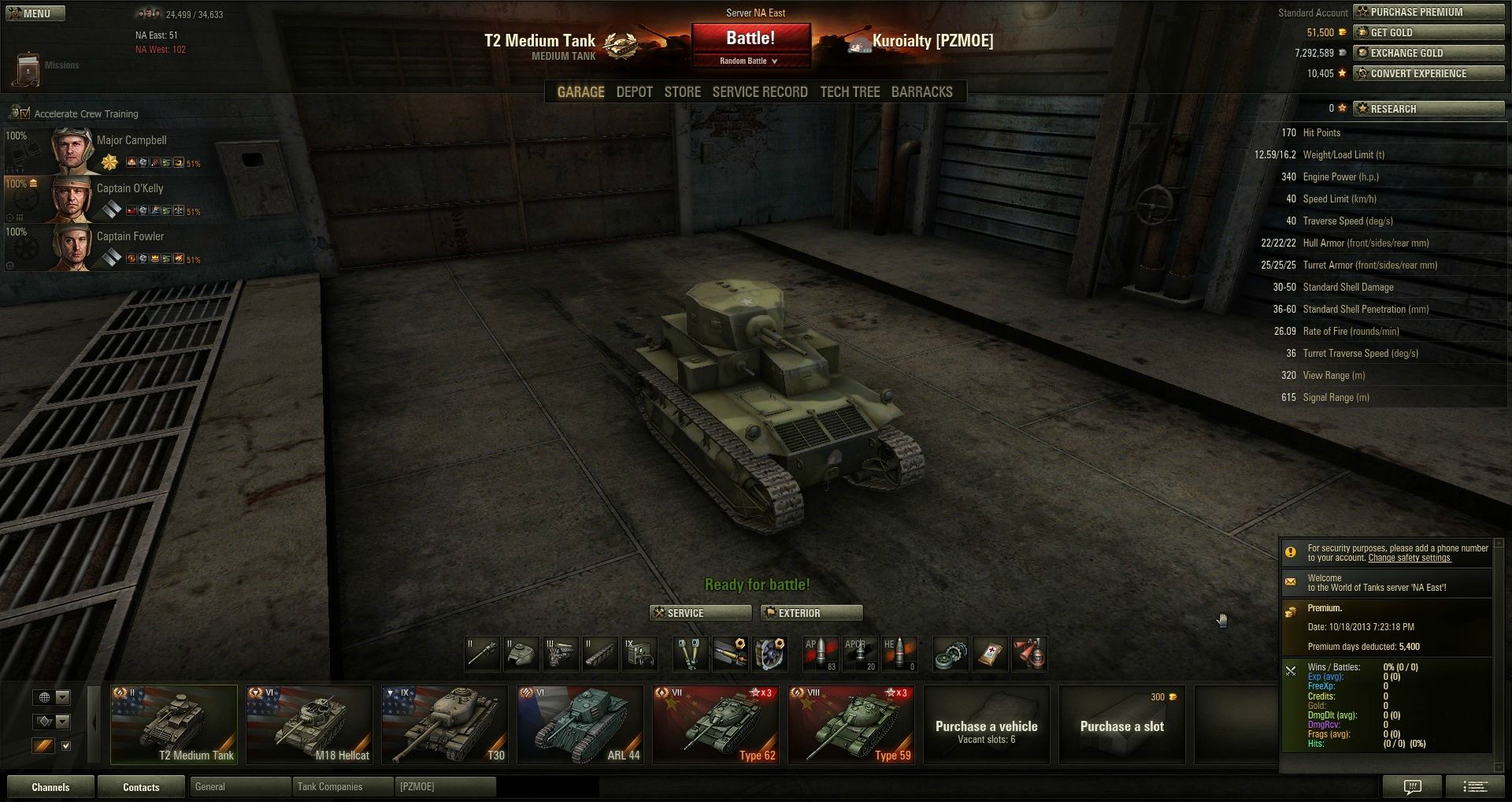Go to the BARRACKS tab
The width and height of the screenshot is (1512, 802).
pos(921,92)
